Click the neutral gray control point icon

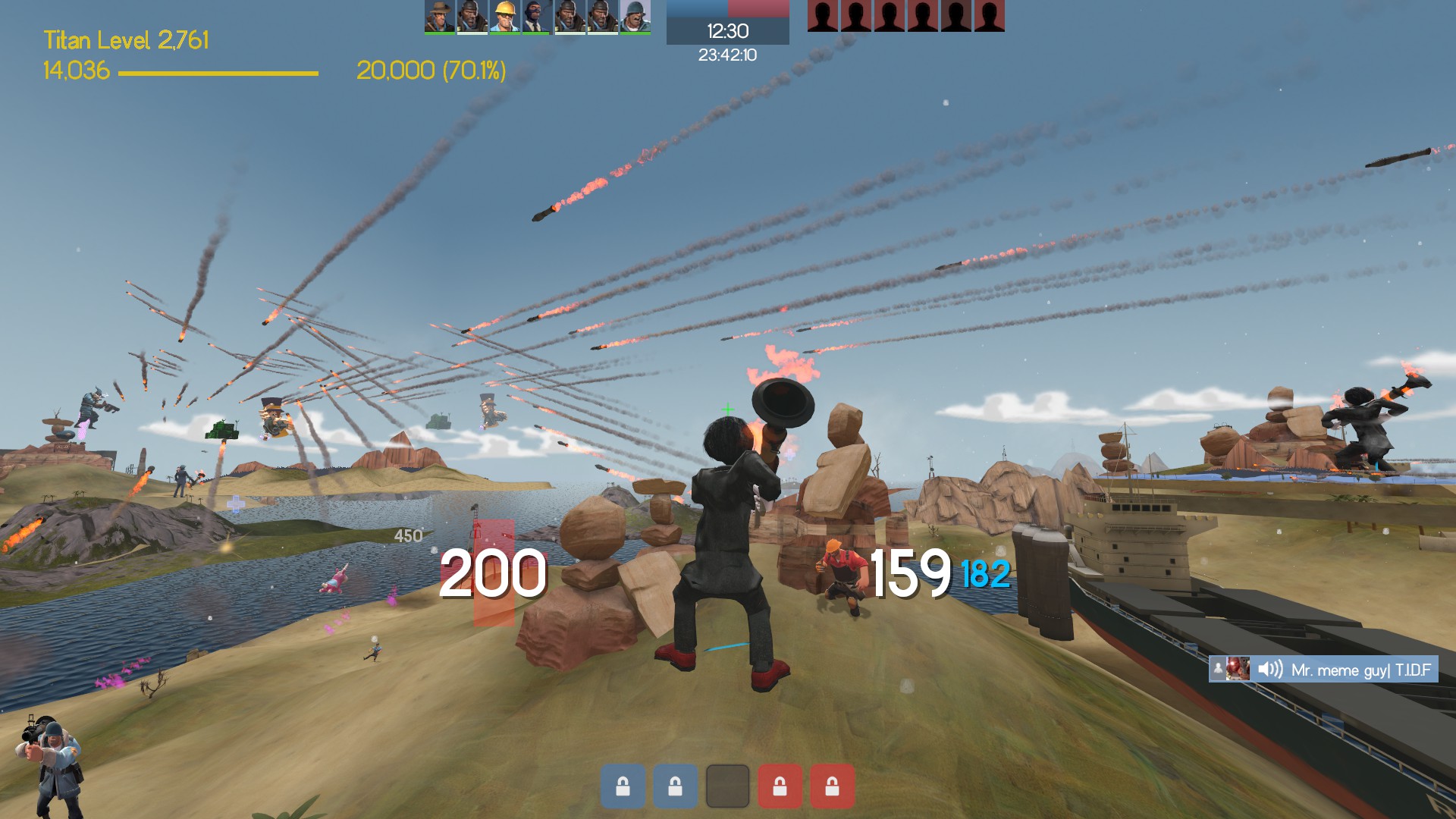727,786
